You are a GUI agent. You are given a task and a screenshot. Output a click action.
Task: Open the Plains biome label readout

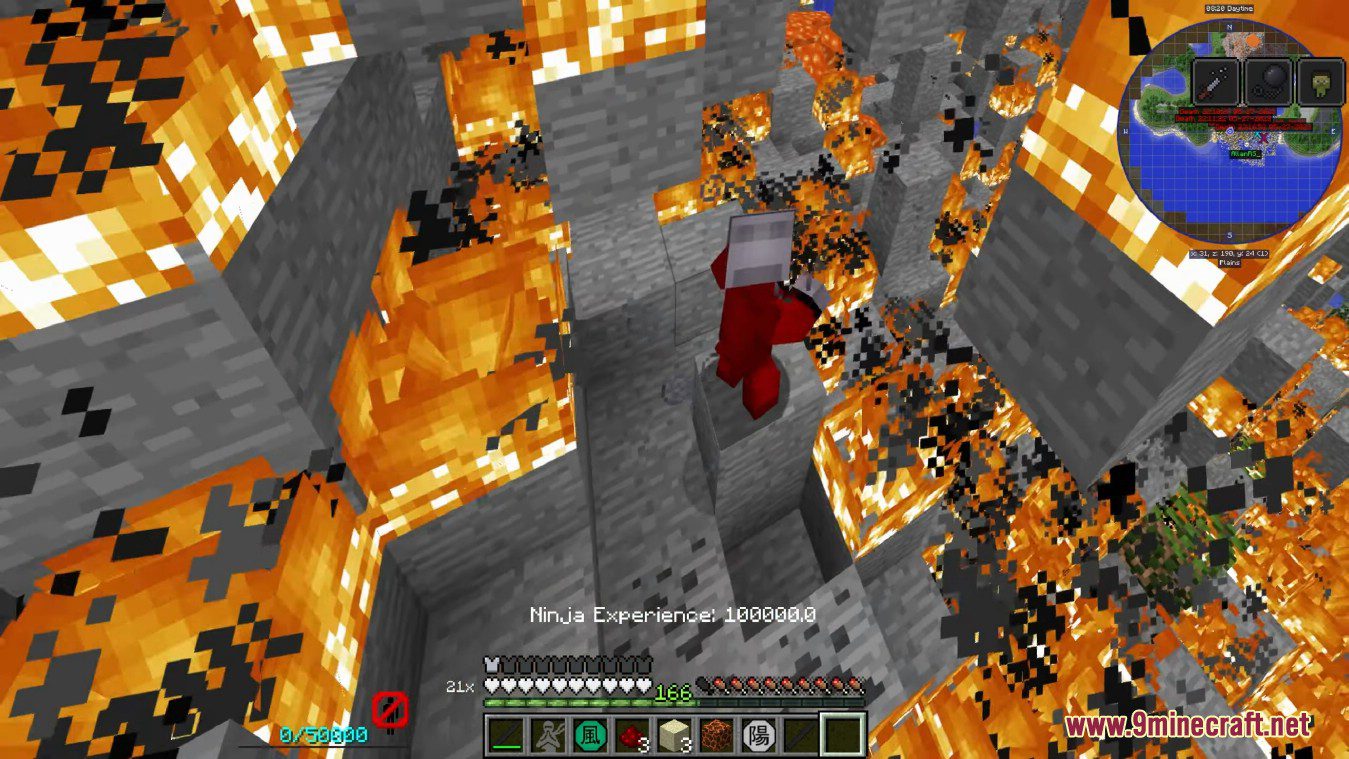(x=1228, y=263)
